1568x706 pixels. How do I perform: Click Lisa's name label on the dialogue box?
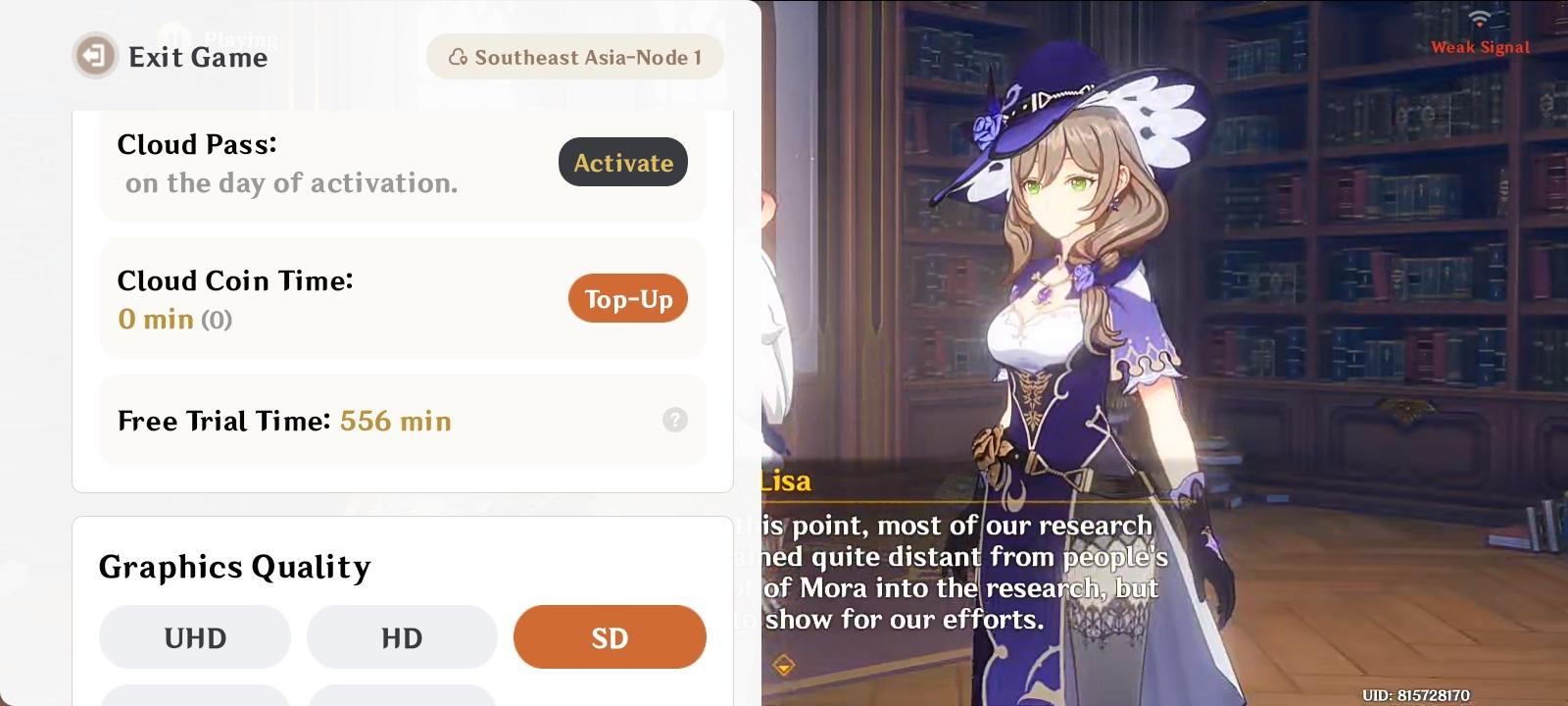pyautogui.click(x=784, y=480)
